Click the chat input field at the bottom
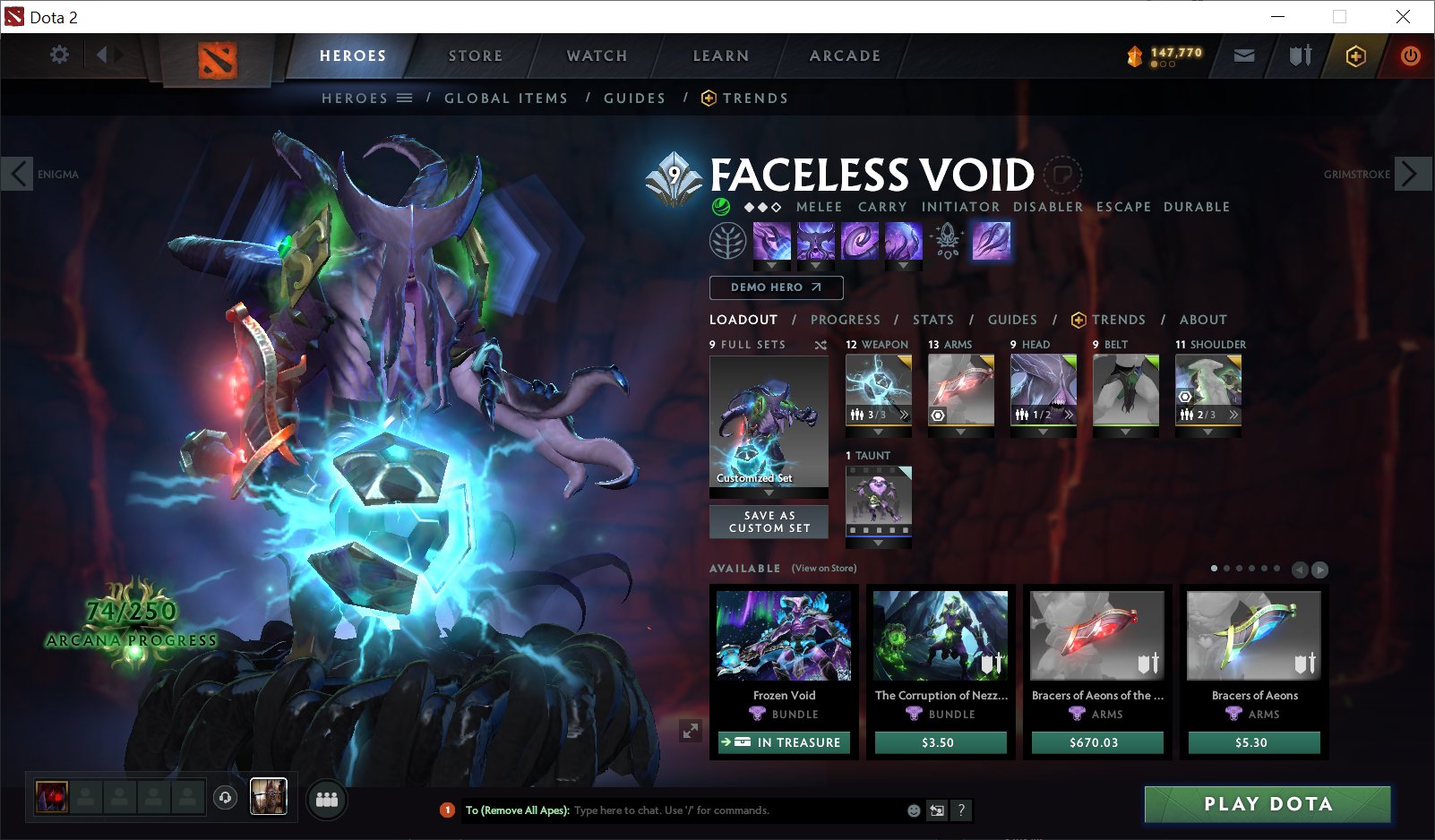The width and height of the screenshot is (1435, 840). [672, 810]
